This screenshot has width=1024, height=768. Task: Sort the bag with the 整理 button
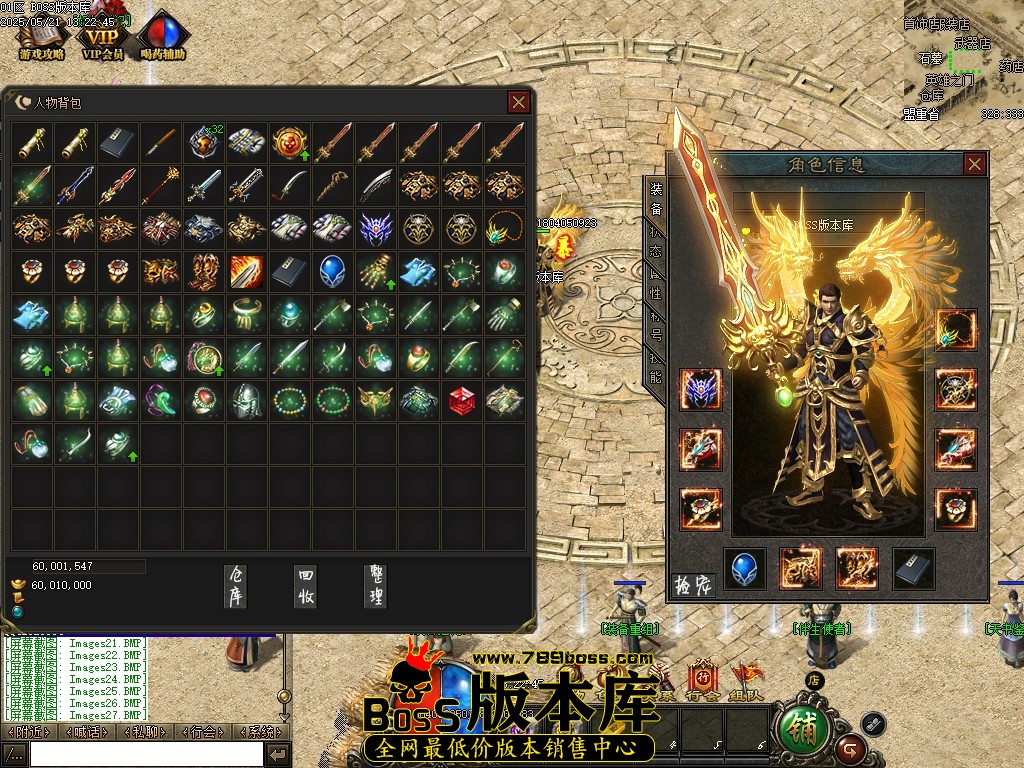tap(377, 585)
